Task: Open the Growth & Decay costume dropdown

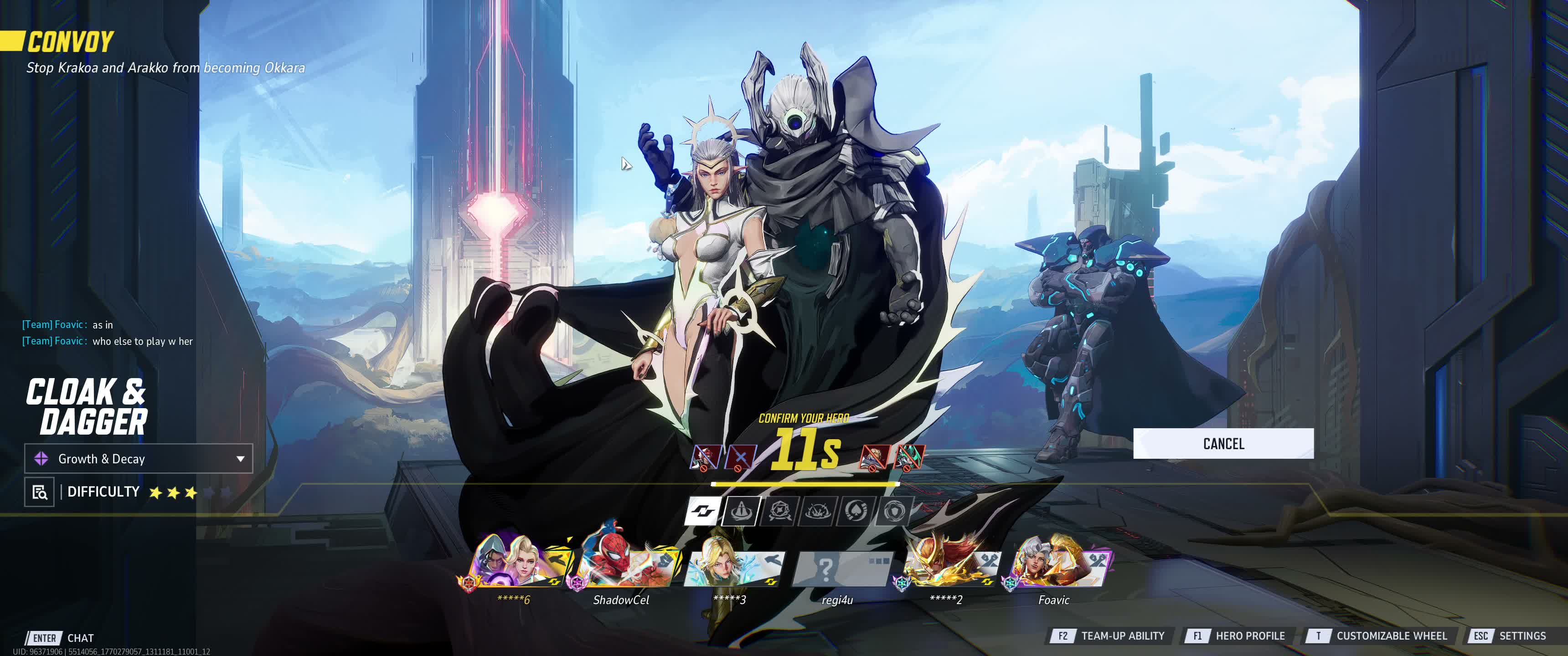Action: tap(139, 459)
